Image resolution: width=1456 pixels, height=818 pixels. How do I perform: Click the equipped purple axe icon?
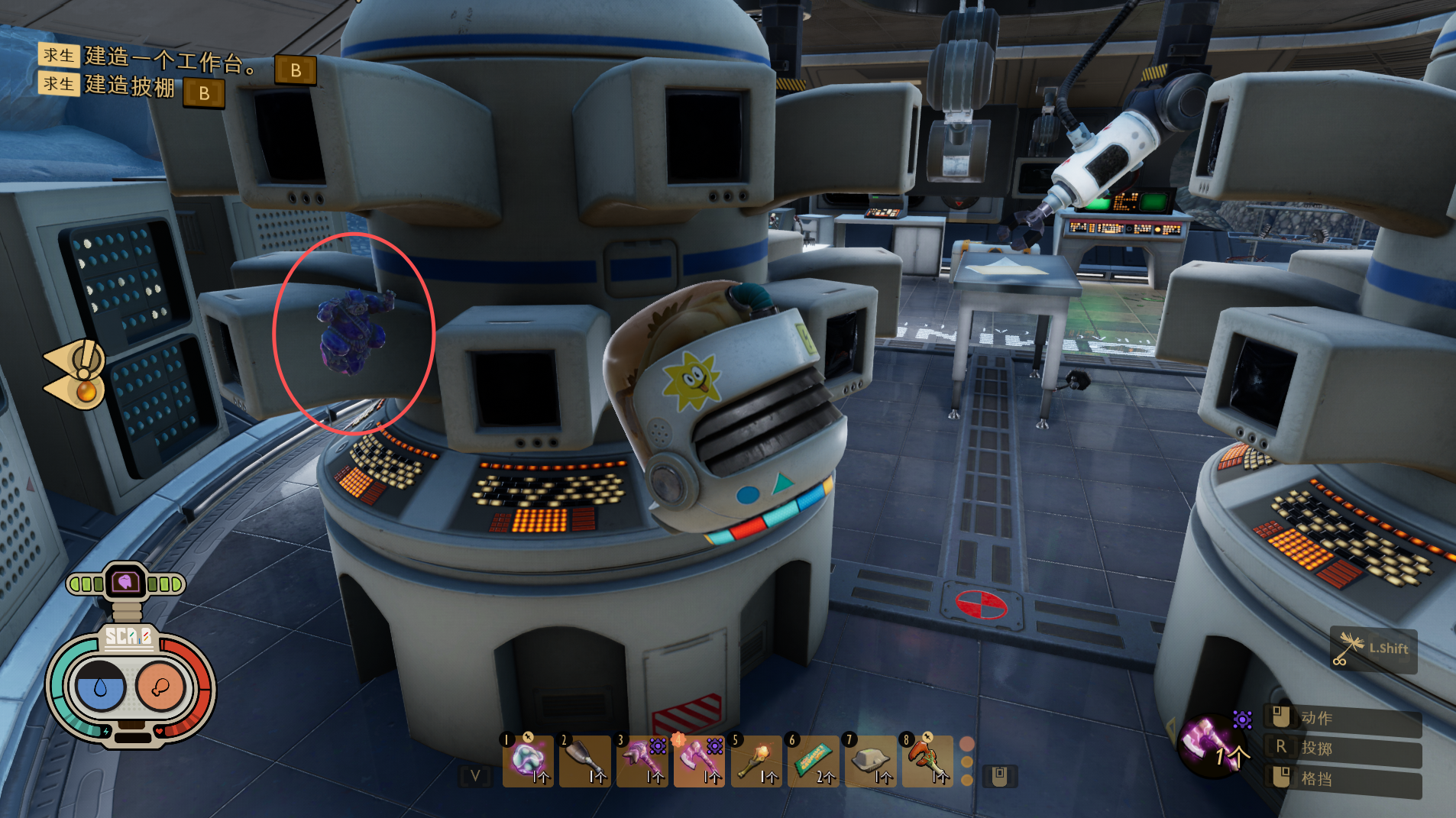pos(1210,742)
